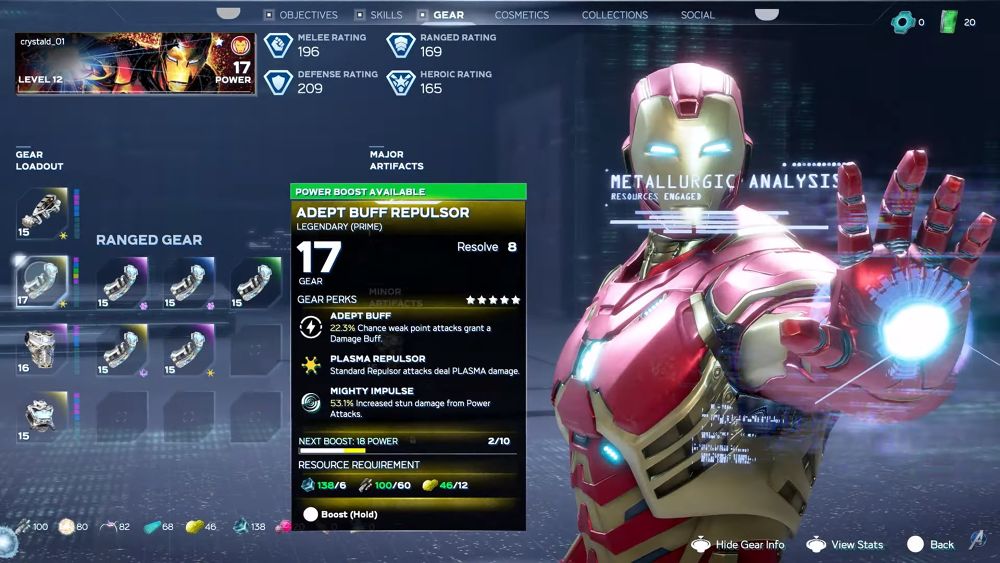The width and height of the screenshot is (1000, 563).
Task: Pick the yellow-rarity repulsor in Ranged Gear
Action: [122, 349]
